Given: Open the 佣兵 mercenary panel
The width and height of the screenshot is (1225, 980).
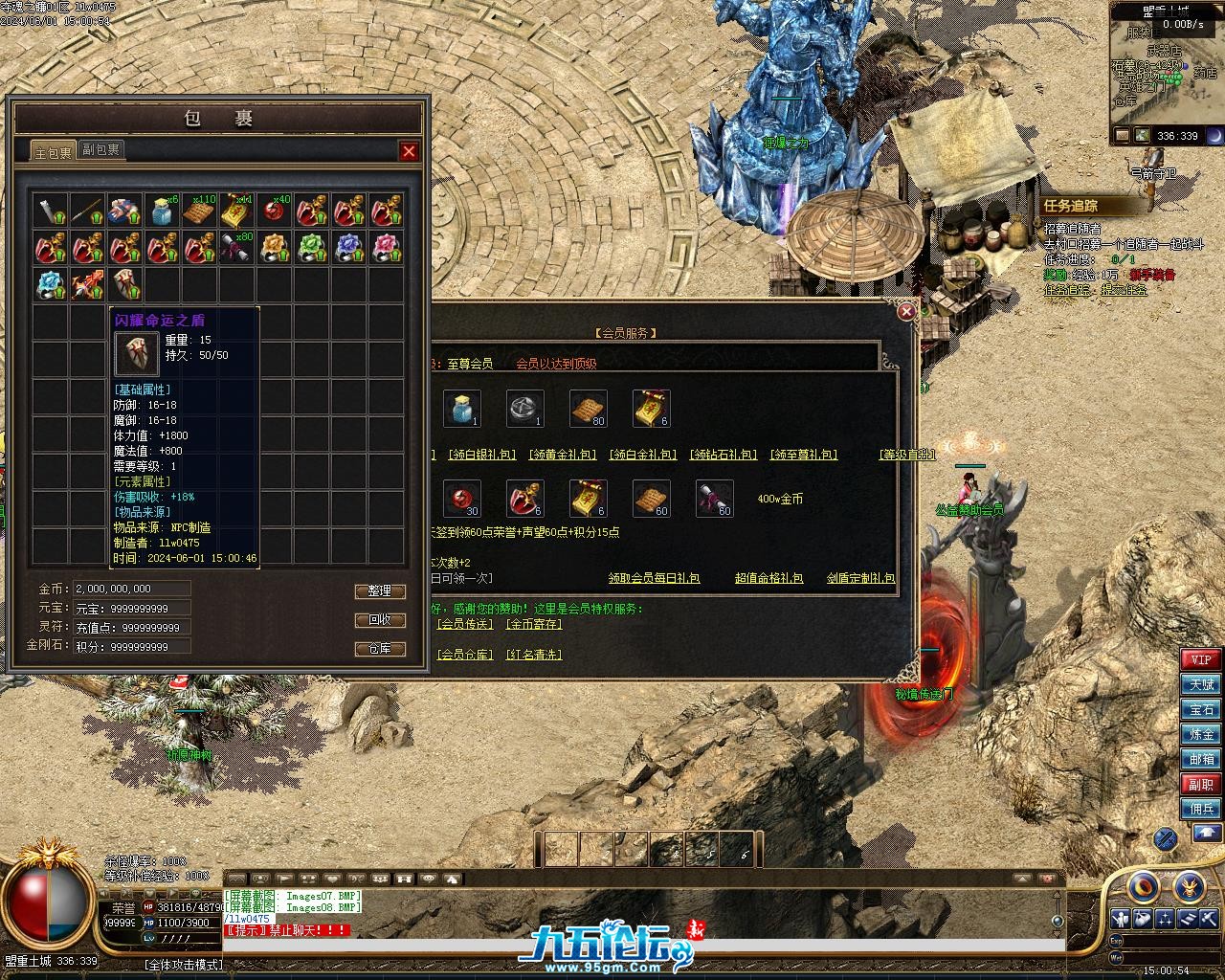Looking at the screenshot, I should coord(1201,809).
